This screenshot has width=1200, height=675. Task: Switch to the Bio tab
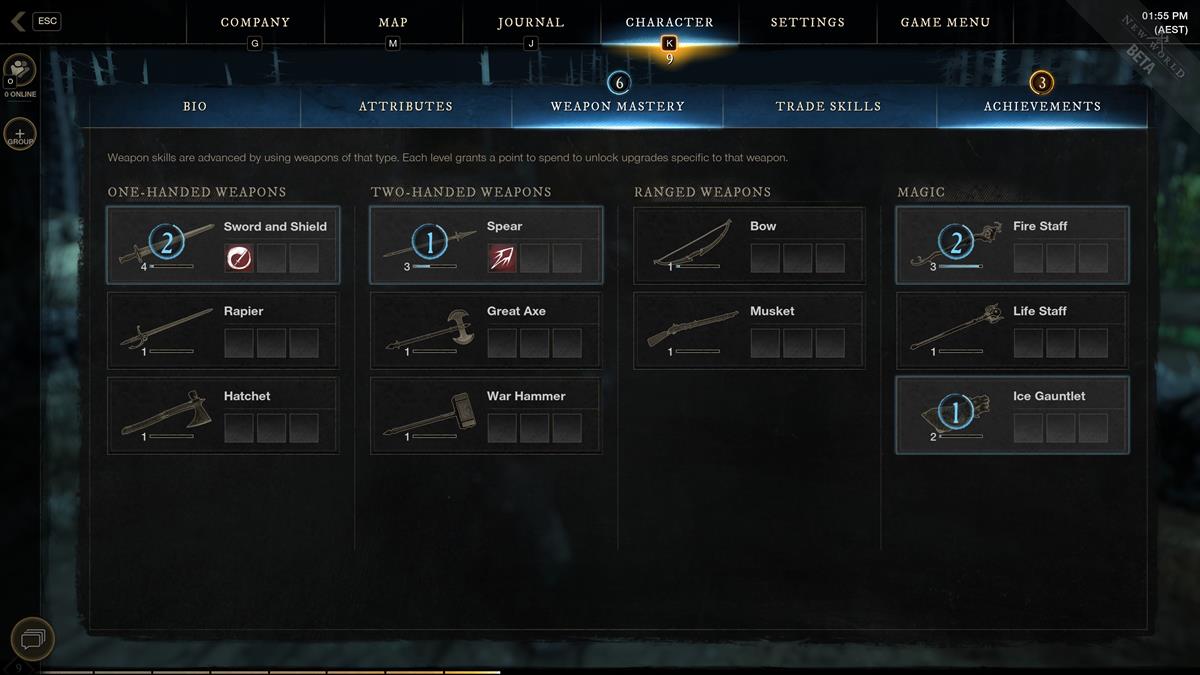coord(195,106)
